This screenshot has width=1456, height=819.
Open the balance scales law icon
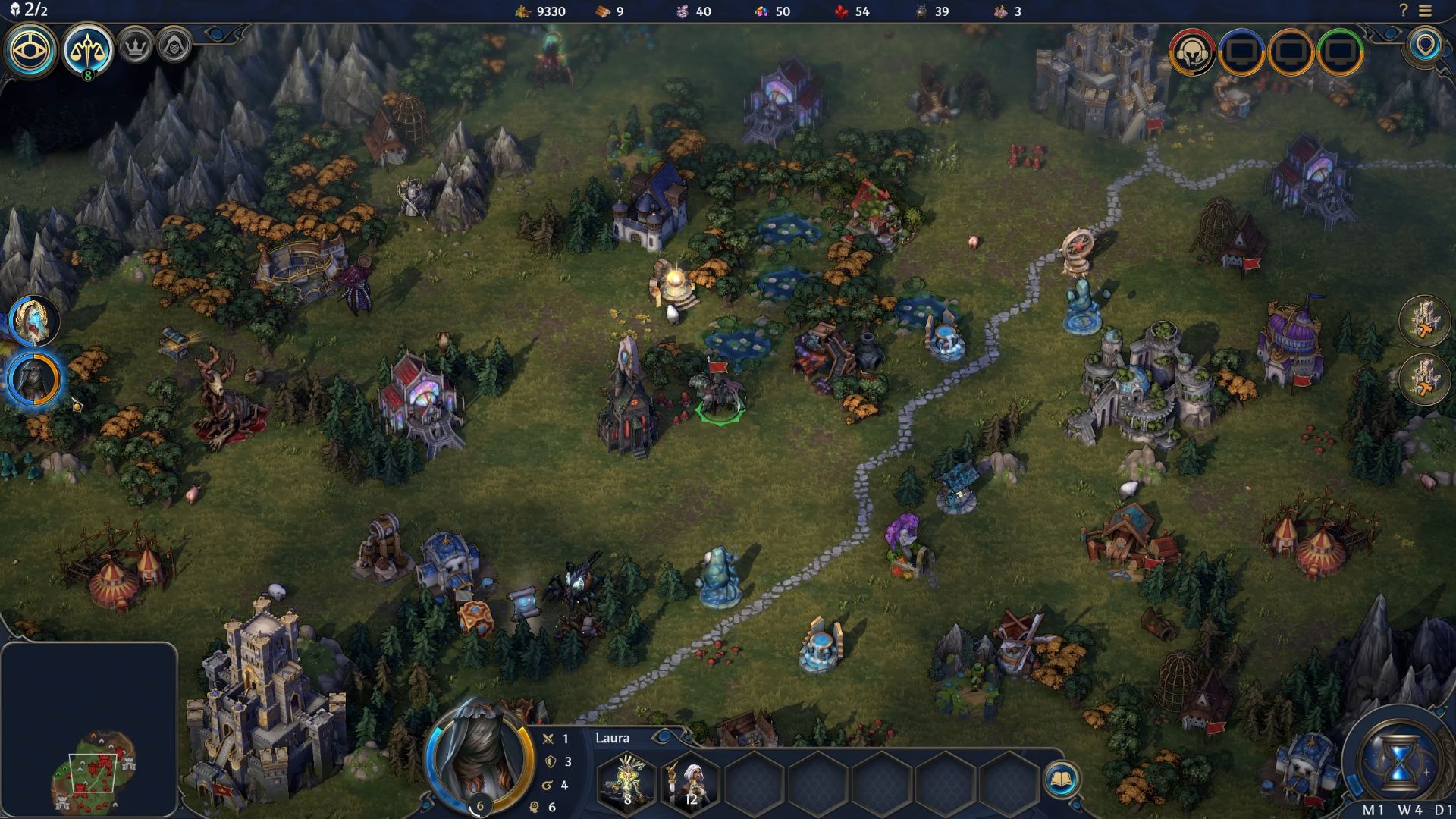pos(88,50)
